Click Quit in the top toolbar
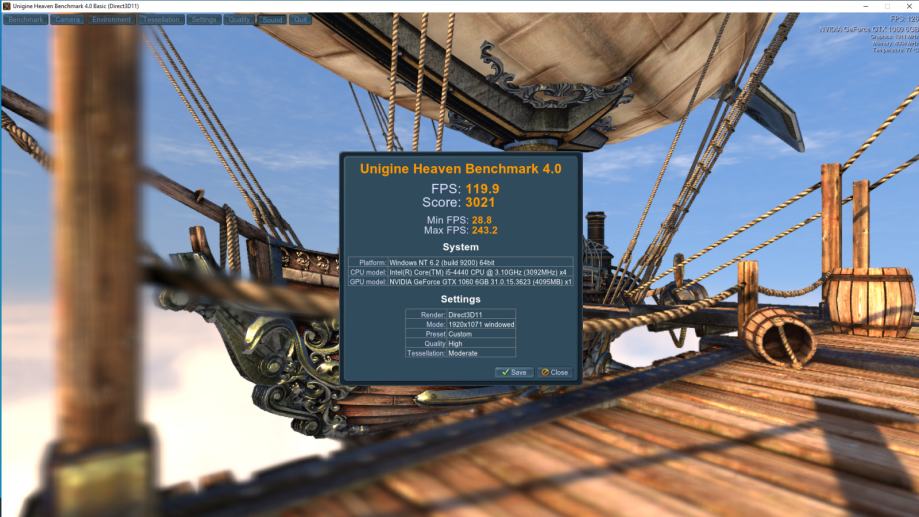 pyautogui.click(x=300, y=19)
